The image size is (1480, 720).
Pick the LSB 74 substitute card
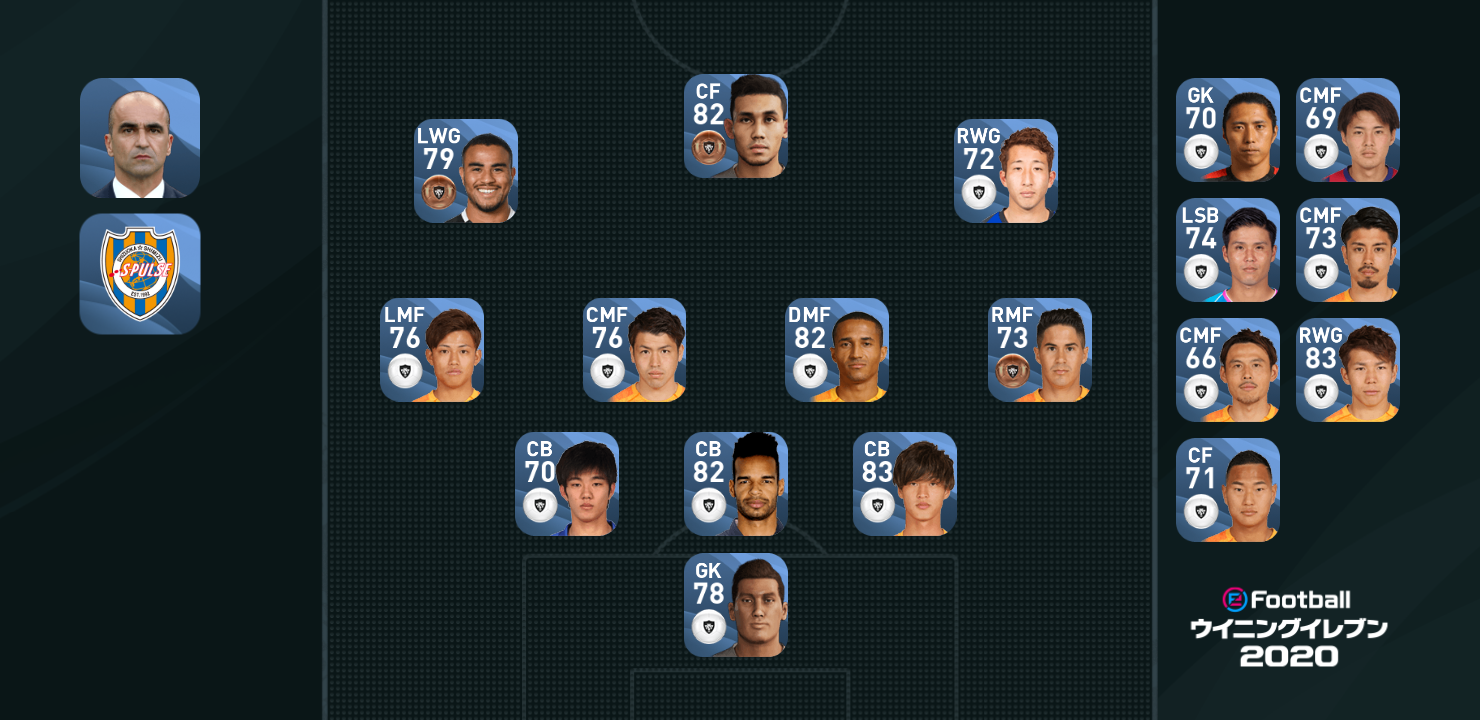(1227, 250)
